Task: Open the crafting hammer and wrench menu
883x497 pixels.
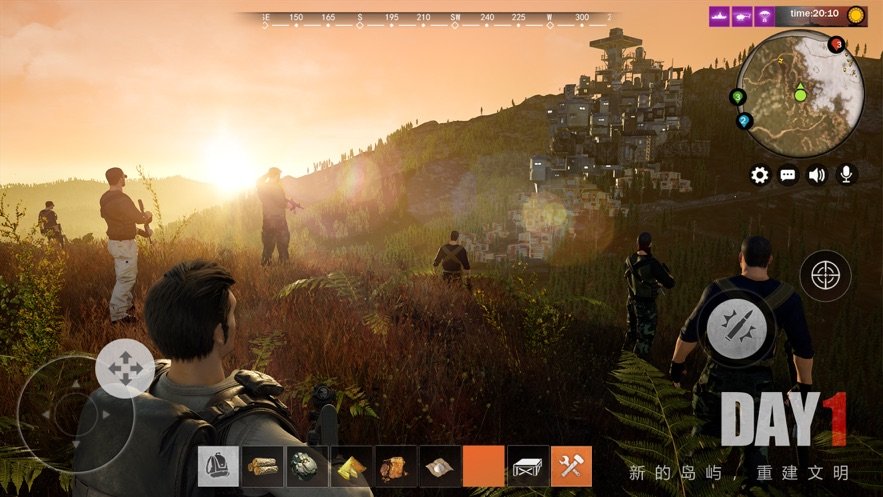Action: tap(572, 466)
